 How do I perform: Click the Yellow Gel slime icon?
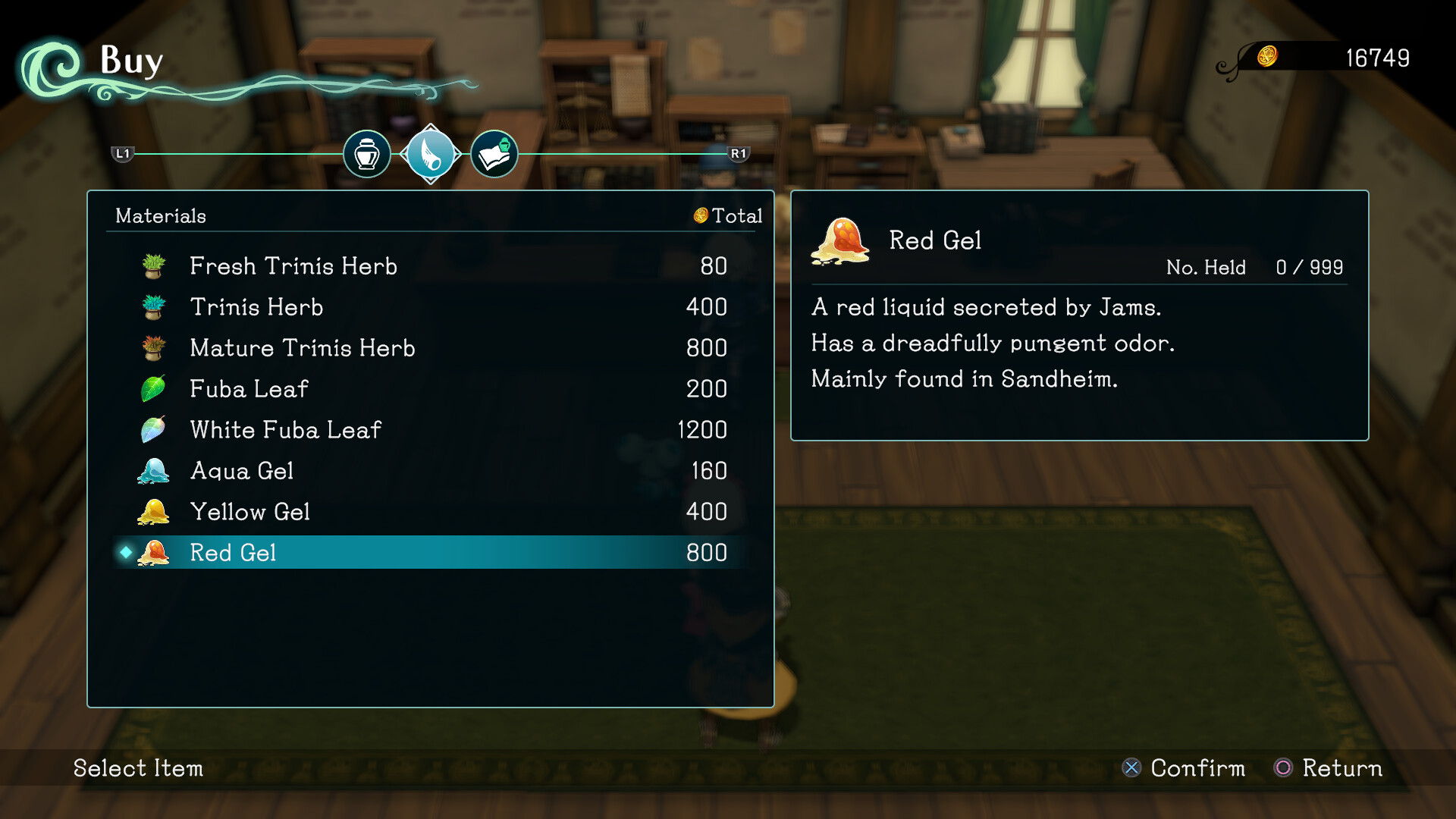tap(154, 512)
